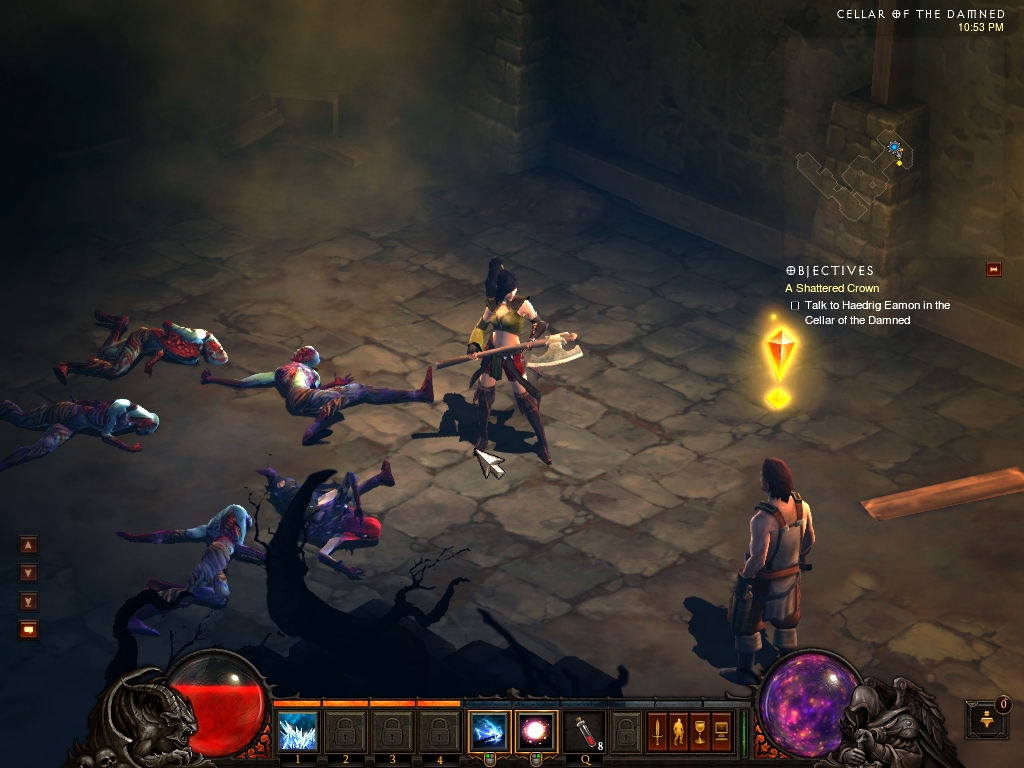Image resolution: width=1024 pixels, height=768 pixels.
Task: Click the chat scroll-down arrow button
Action: pyautogui.click(x=28, y=573)
